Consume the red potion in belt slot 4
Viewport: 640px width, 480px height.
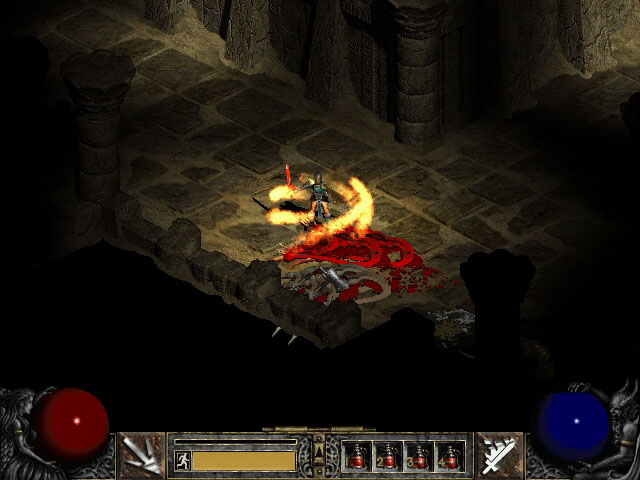coord(449,456)
